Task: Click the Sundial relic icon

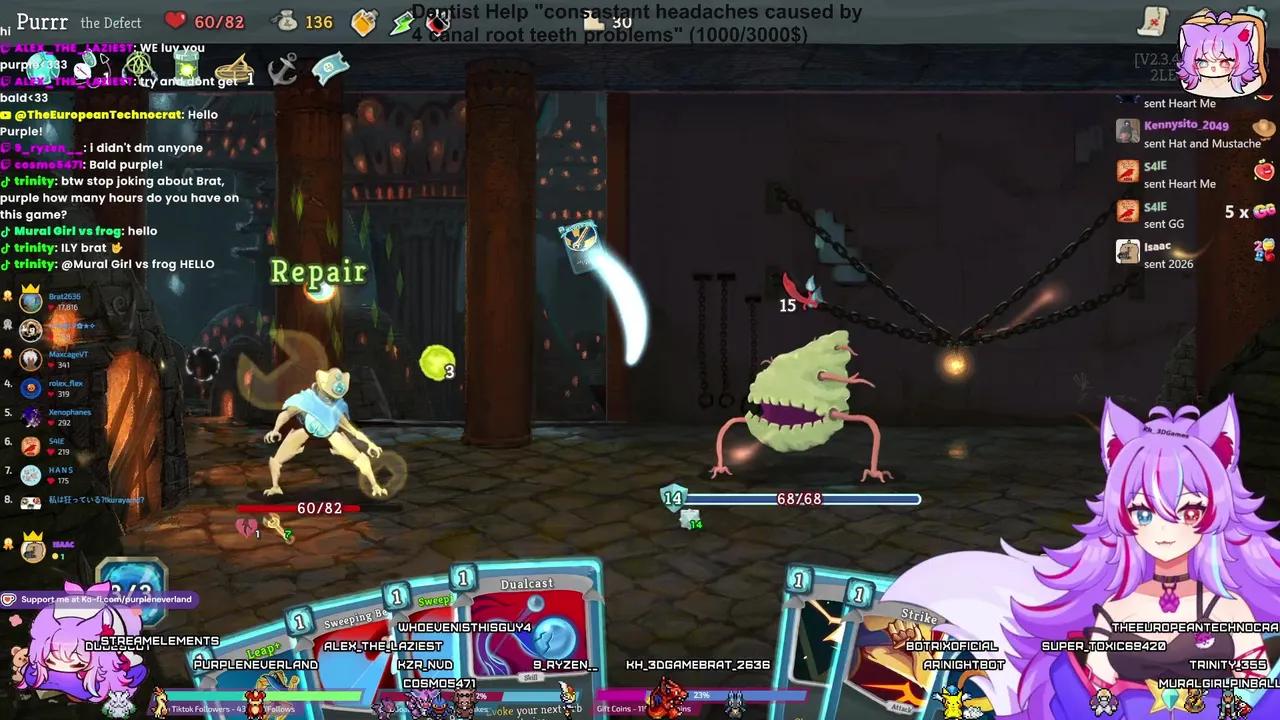Action: (233, 70)
